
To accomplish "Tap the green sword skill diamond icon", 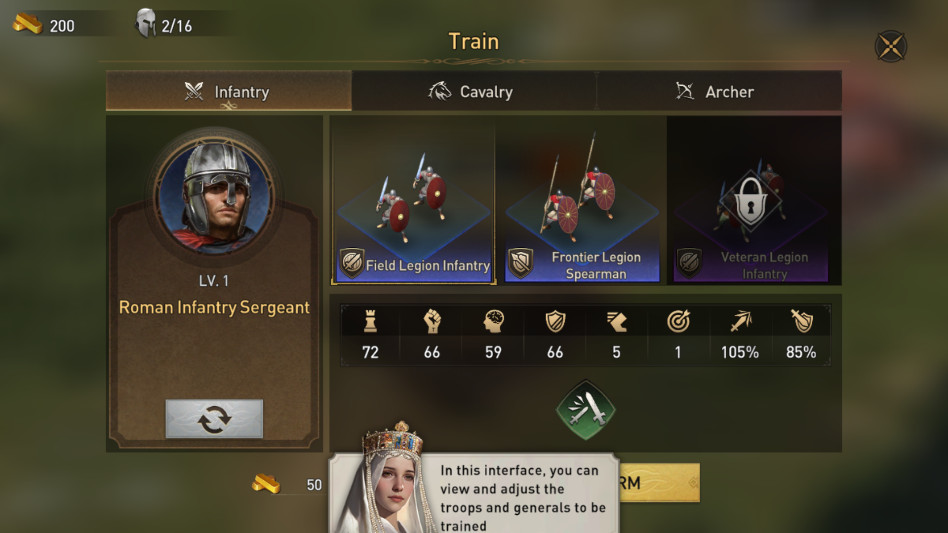I will tap(585, 410).
